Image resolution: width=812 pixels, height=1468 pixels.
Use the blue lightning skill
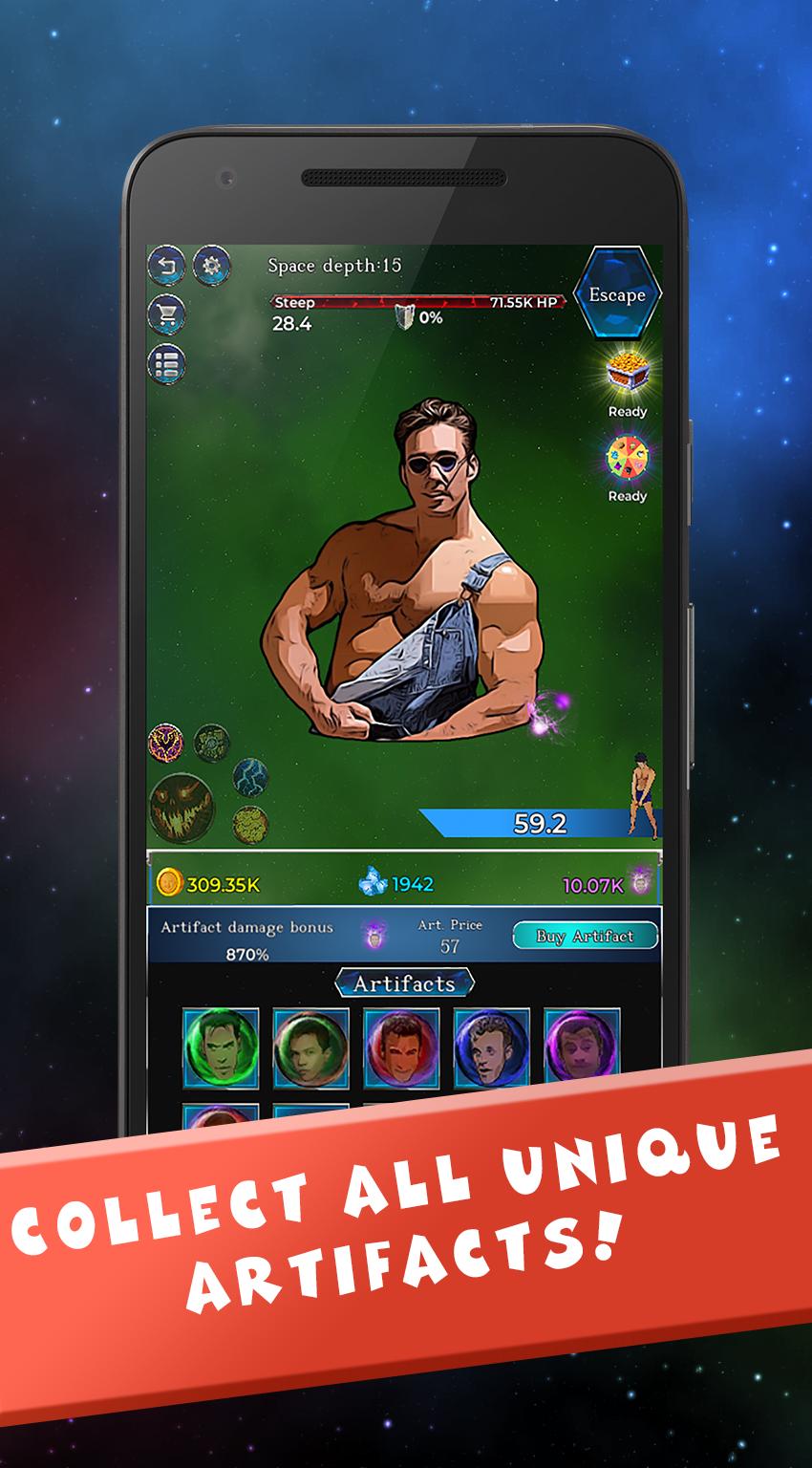(x=250, y=777)
